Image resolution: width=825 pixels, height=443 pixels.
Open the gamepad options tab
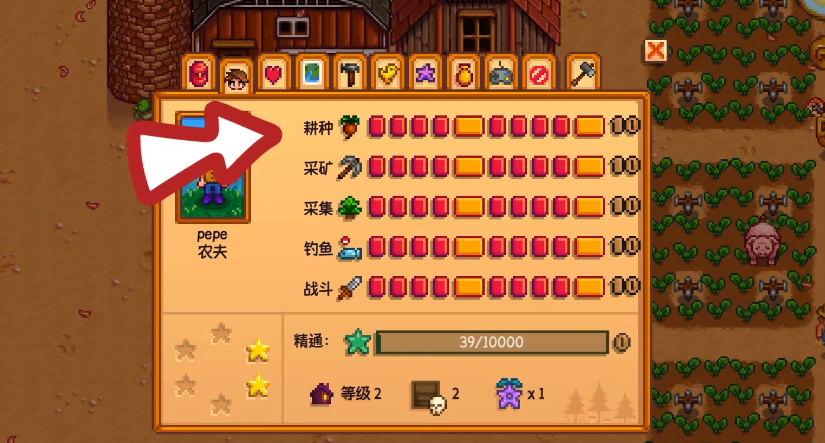(499, 75)
